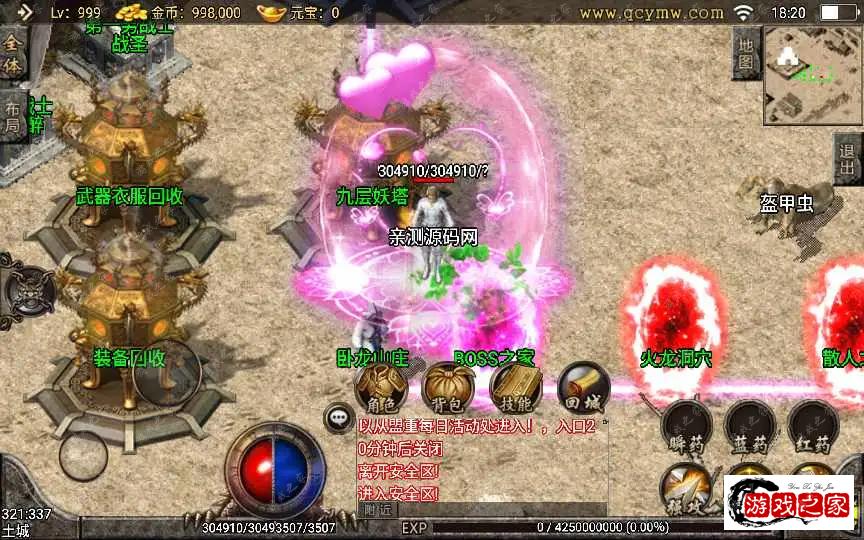The image size is (864, 540).
Task: Click the minimap in the corner
Action: (x=813, y=76)
